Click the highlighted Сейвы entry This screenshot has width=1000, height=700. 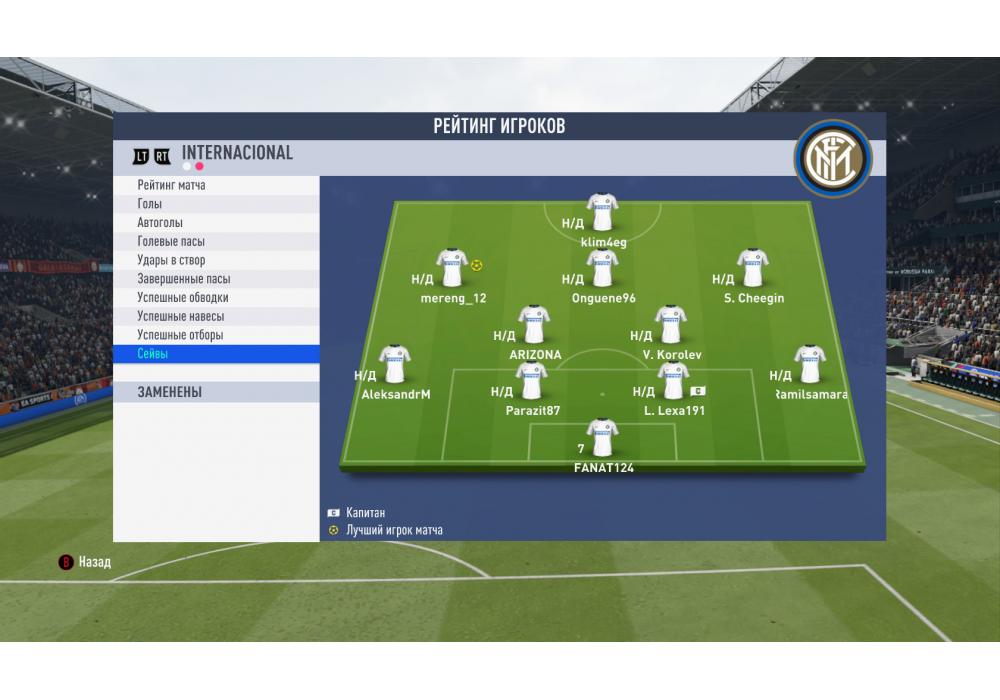click(153, 354)
